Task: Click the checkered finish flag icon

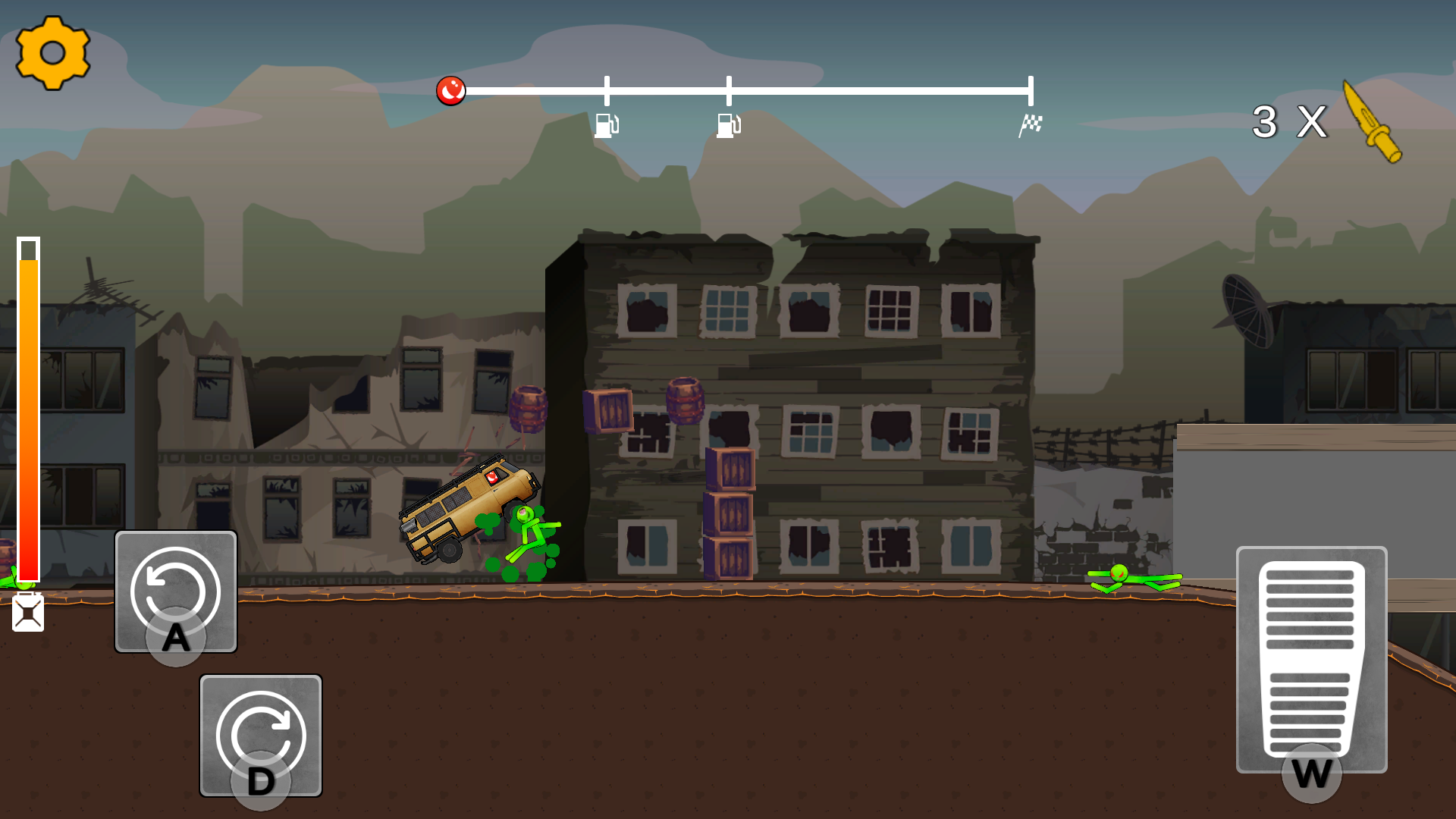Action: (x=1031, y=121)
